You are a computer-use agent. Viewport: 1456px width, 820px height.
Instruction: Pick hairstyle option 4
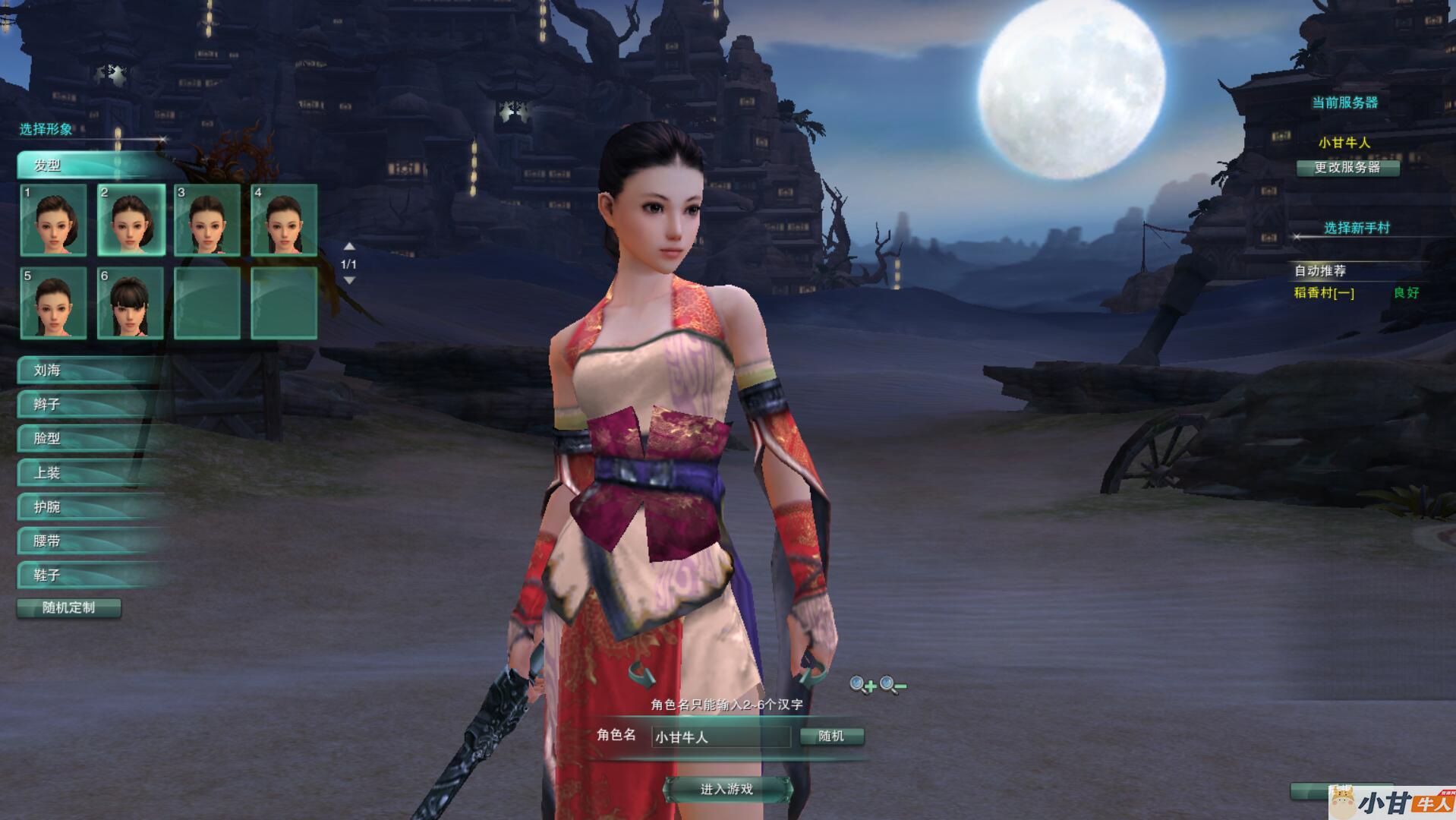[x=284, y=220]
